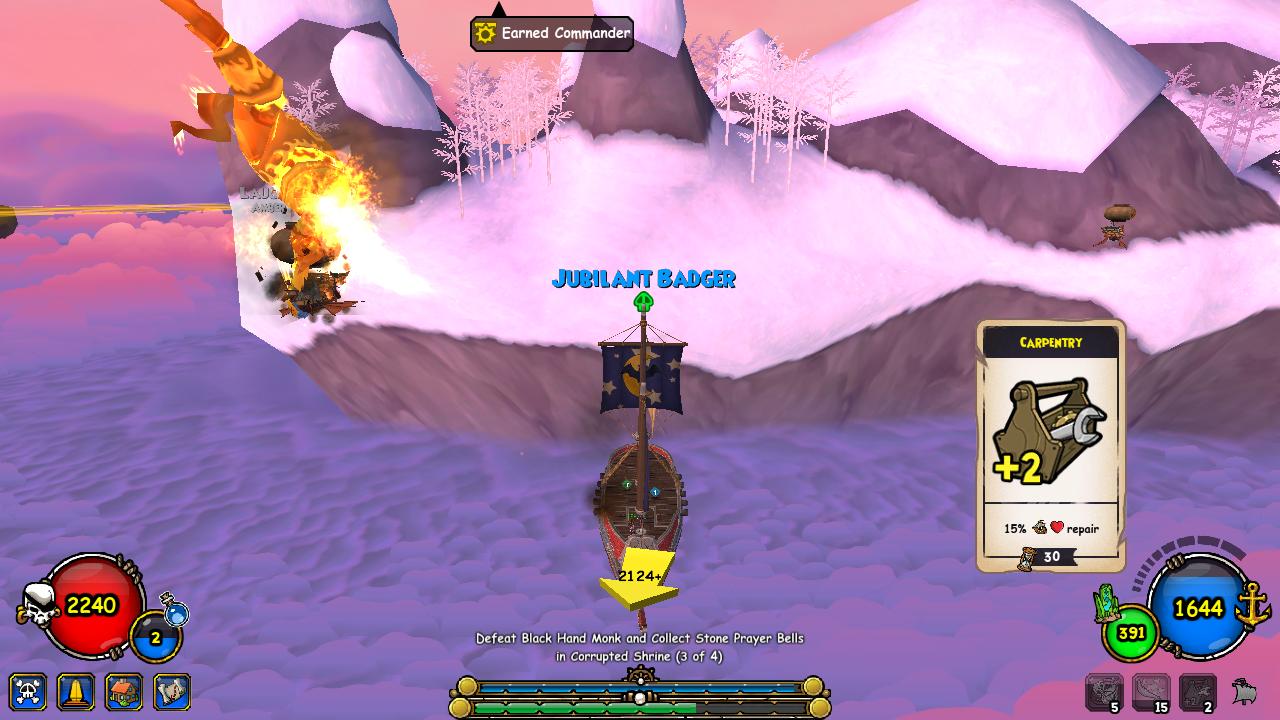Use the blue potion bottle
The width and height of the screenshot is (1280, 720).
pos(175,609)
